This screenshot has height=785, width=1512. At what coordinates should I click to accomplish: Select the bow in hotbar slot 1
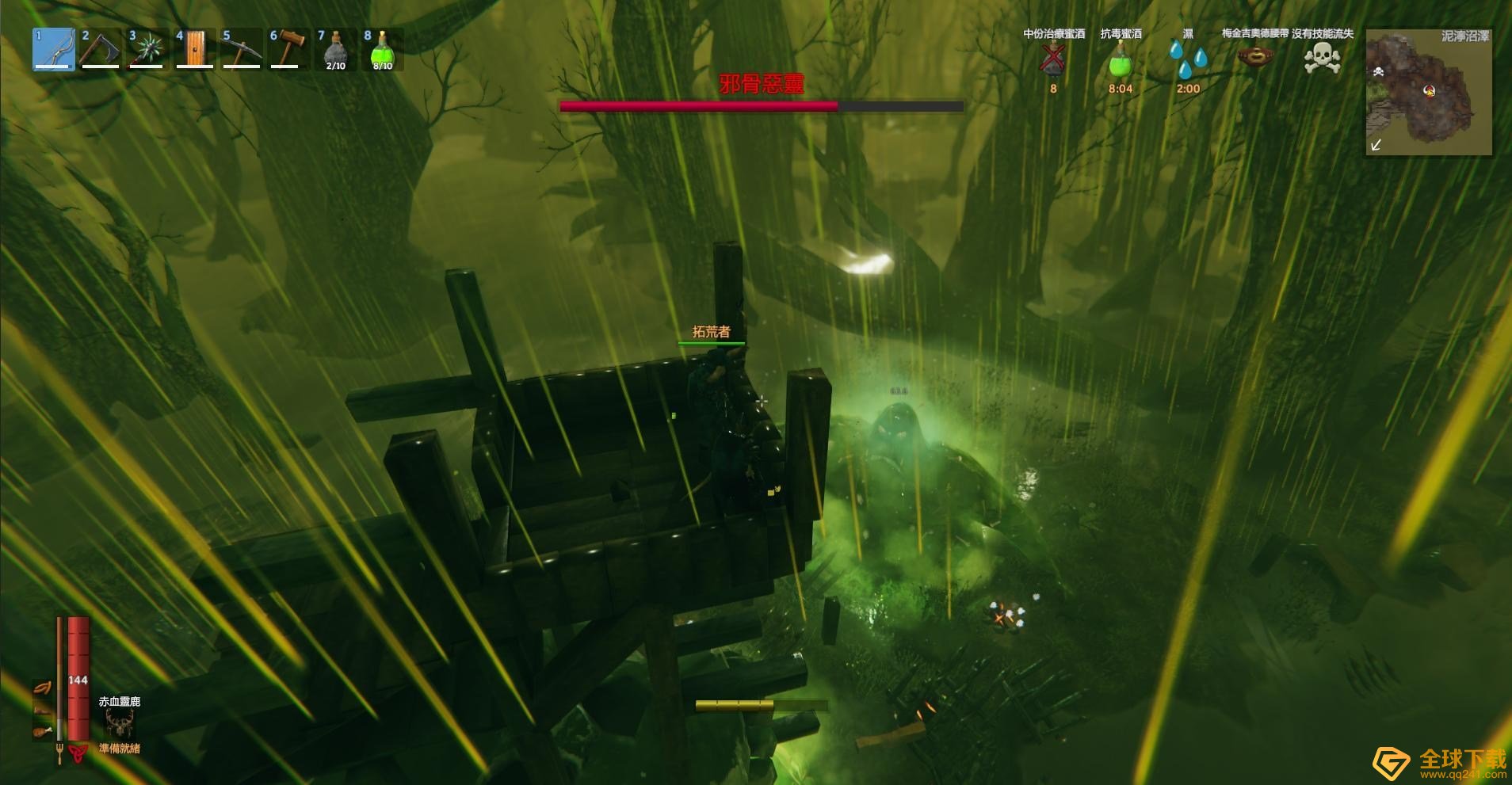54,49
